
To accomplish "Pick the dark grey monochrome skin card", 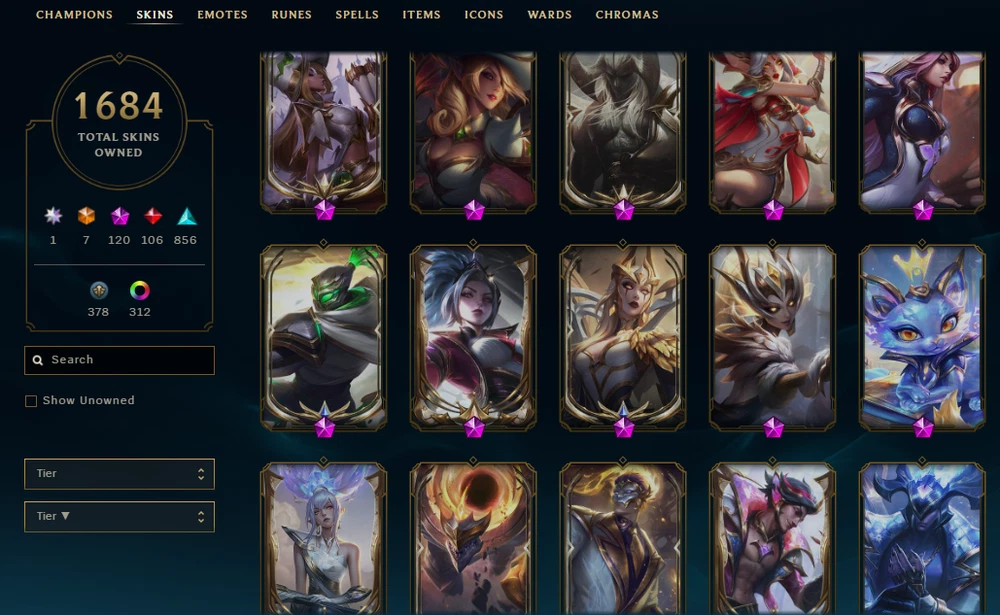I will coord(623,130).
